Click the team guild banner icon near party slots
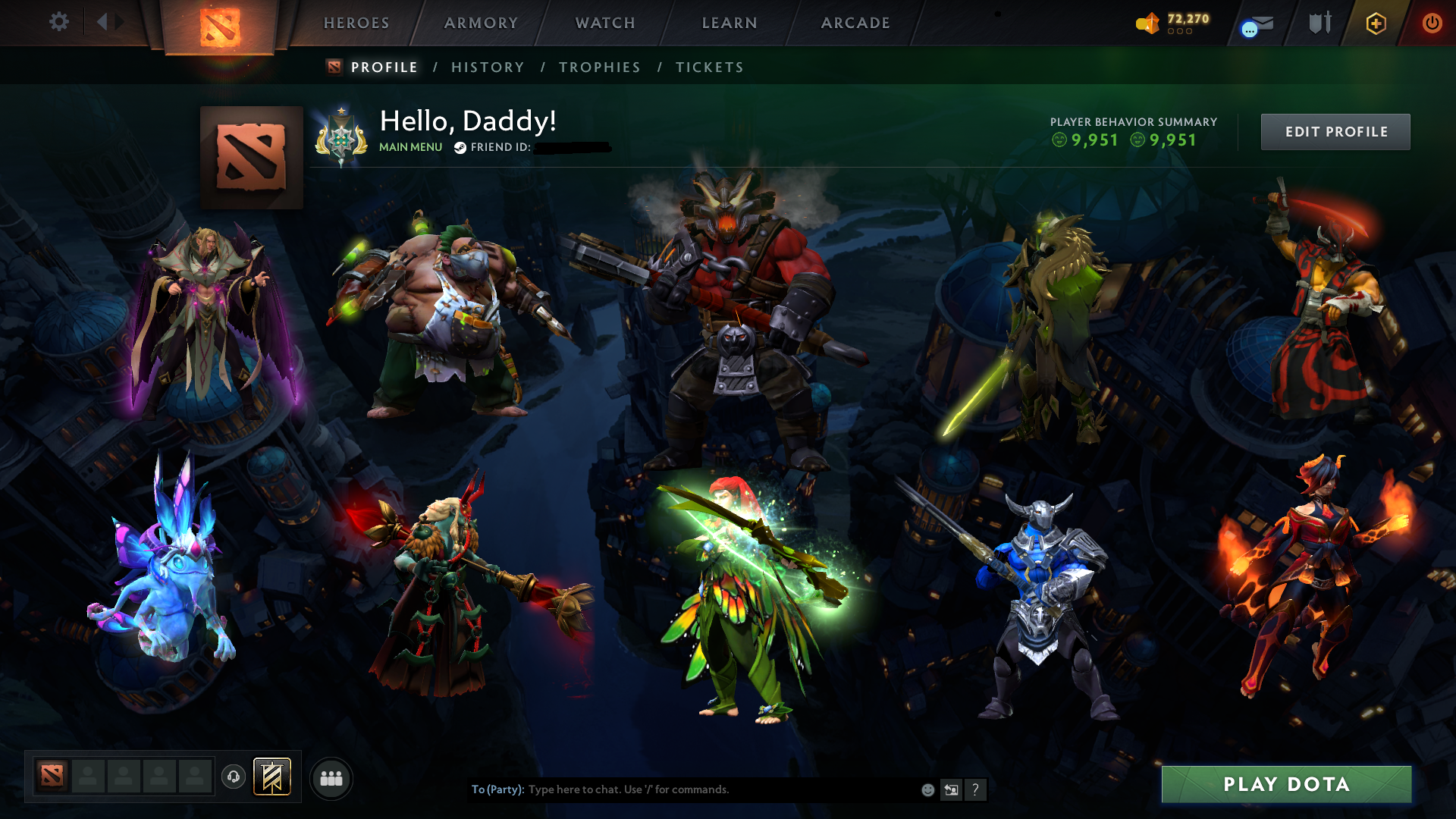The width and height of the screenshot is (1456, 819). pos(271,777)
